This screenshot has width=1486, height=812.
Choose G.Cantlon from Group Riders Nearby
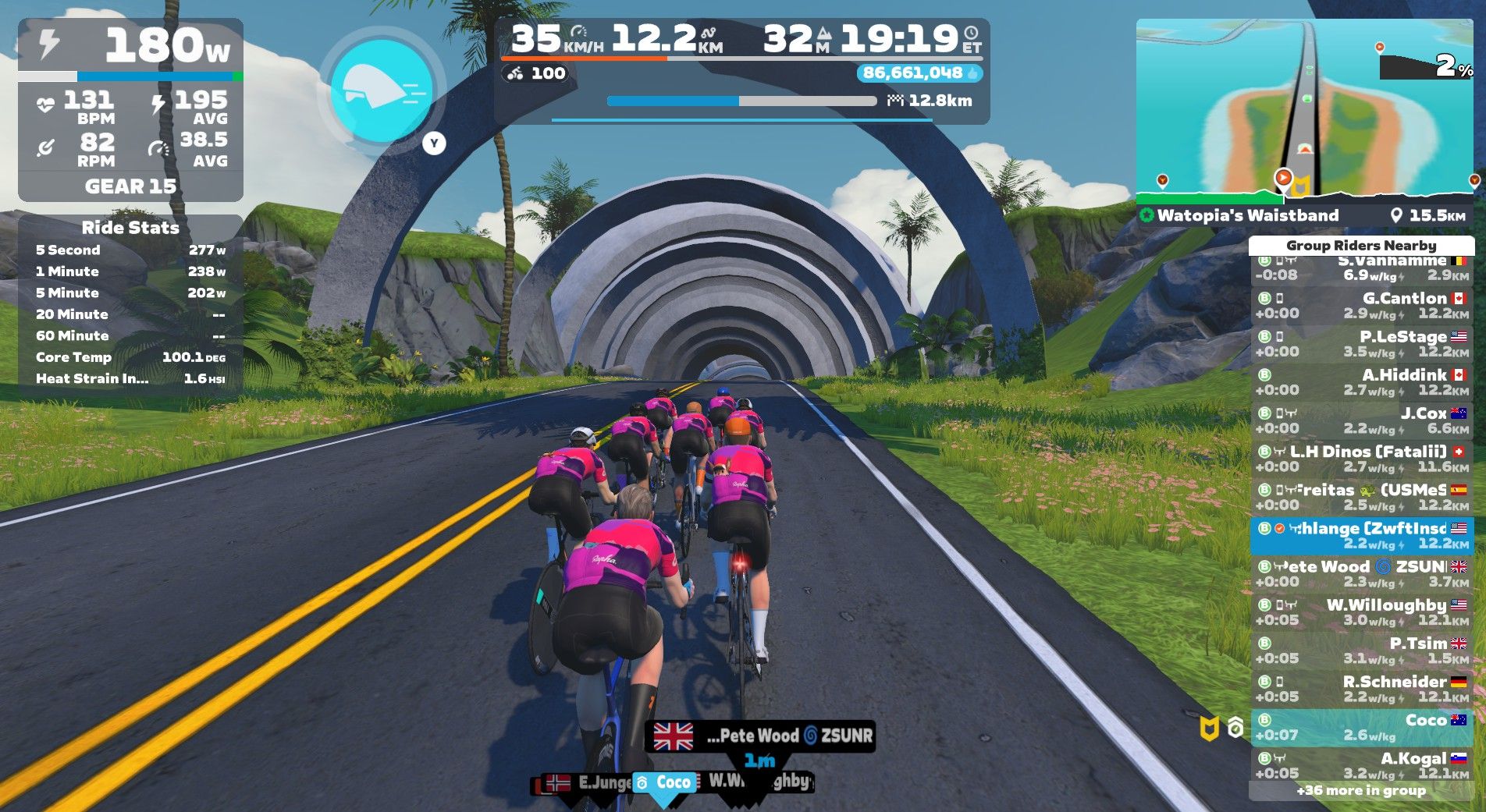(x=1361, y=306)
